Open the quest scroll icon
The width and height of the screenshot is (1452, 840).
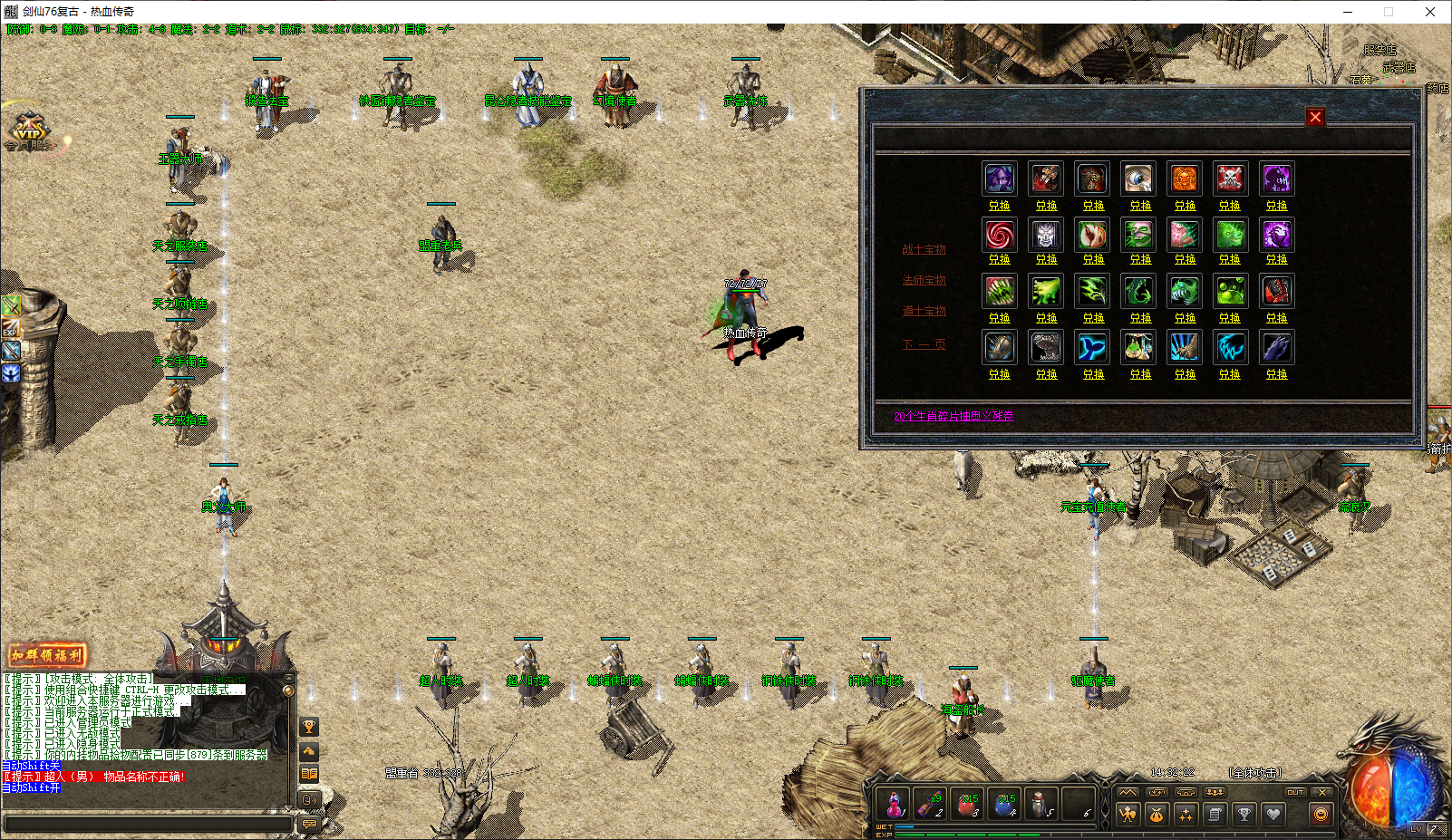1215,813
